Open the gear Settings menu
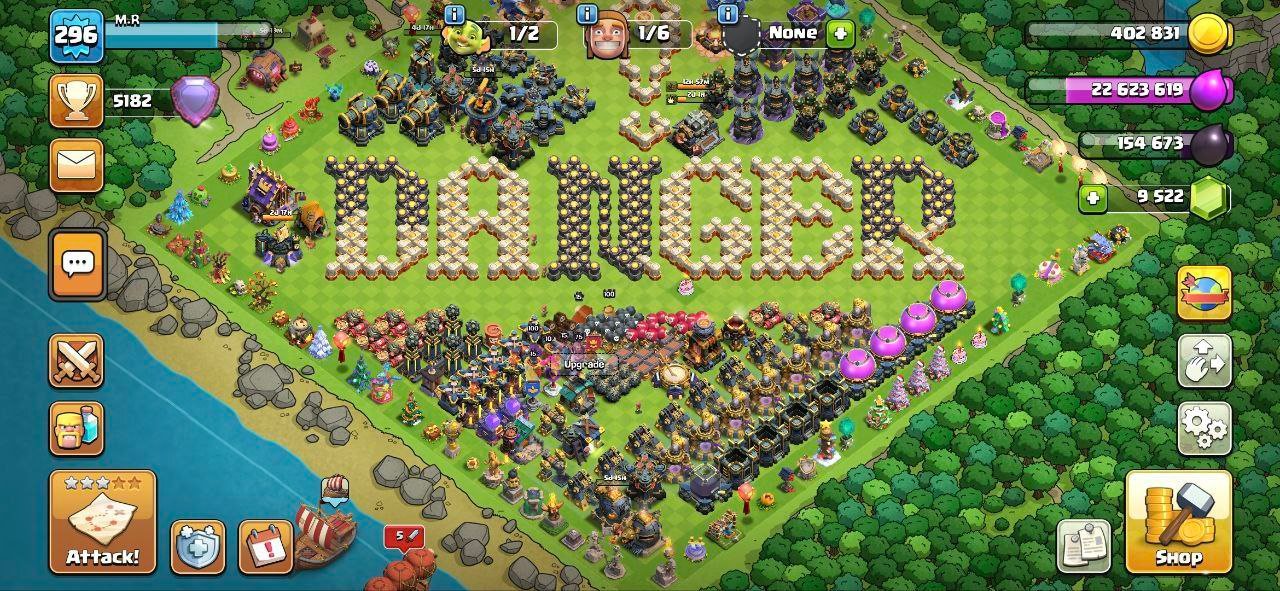The width and height of the screenshot is (1280, 591). point(1204,429)
